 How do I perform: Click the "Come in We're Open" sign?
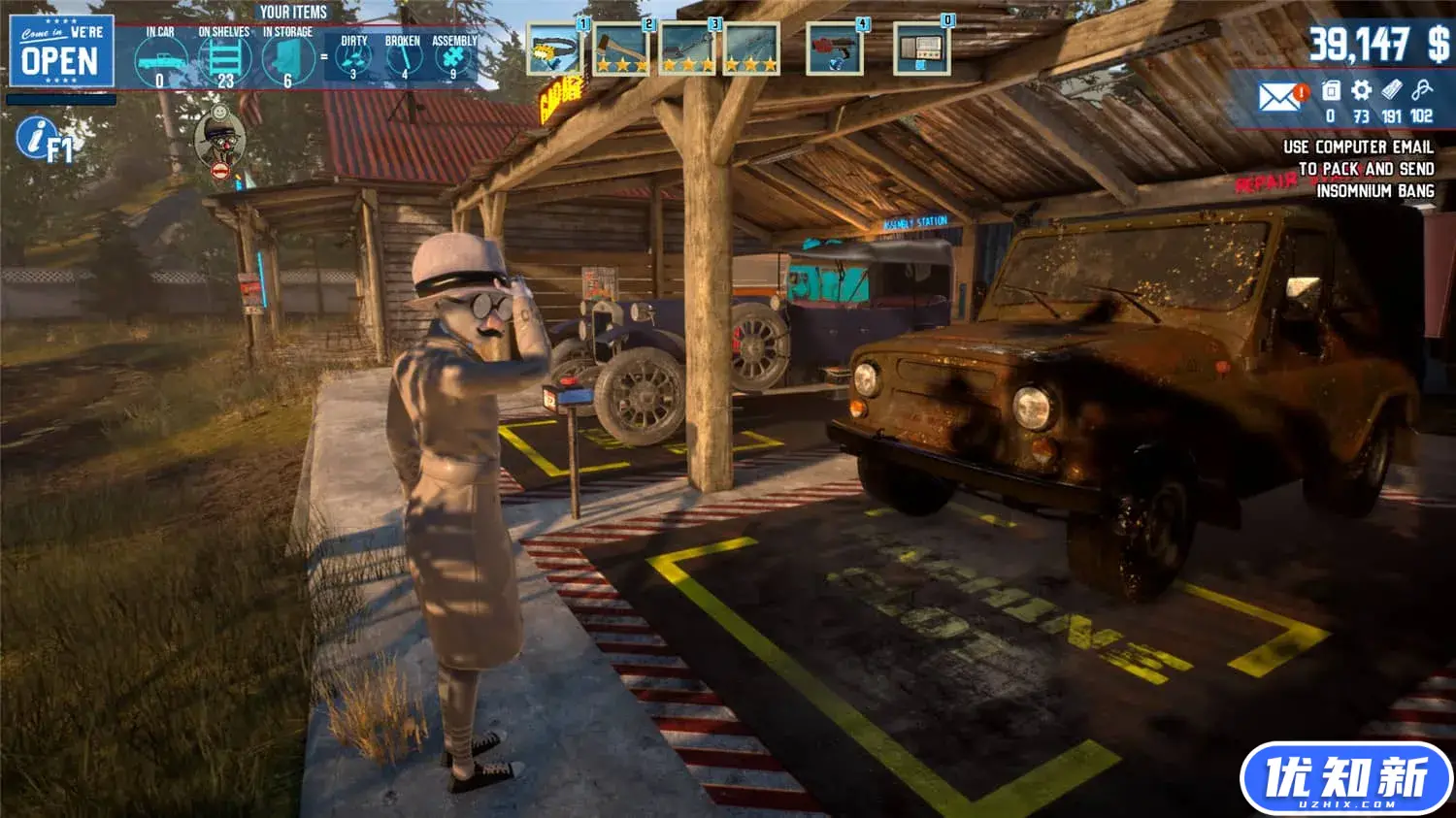tap(61, 51)
